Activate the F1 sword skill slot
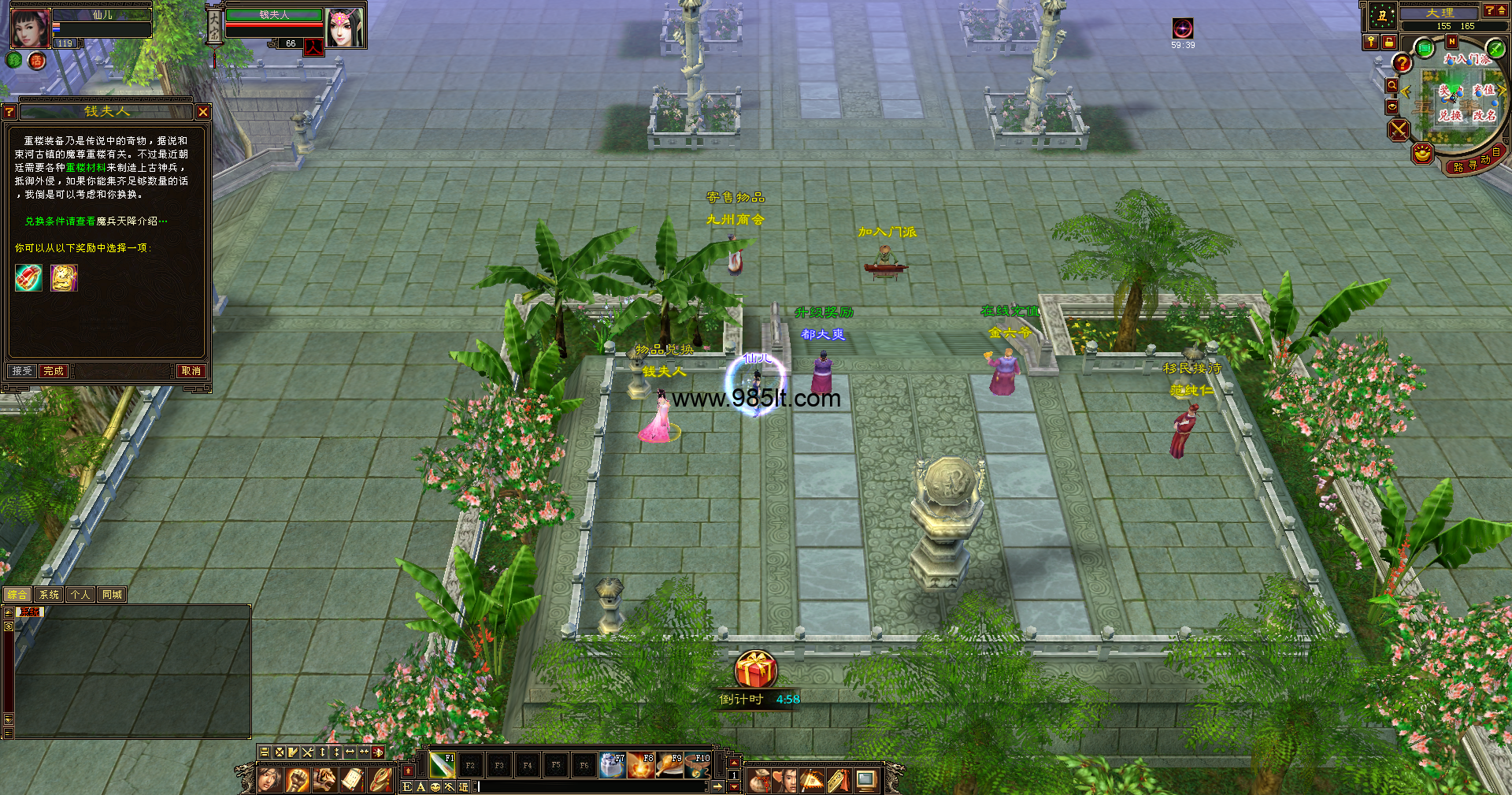 [442, 765]
